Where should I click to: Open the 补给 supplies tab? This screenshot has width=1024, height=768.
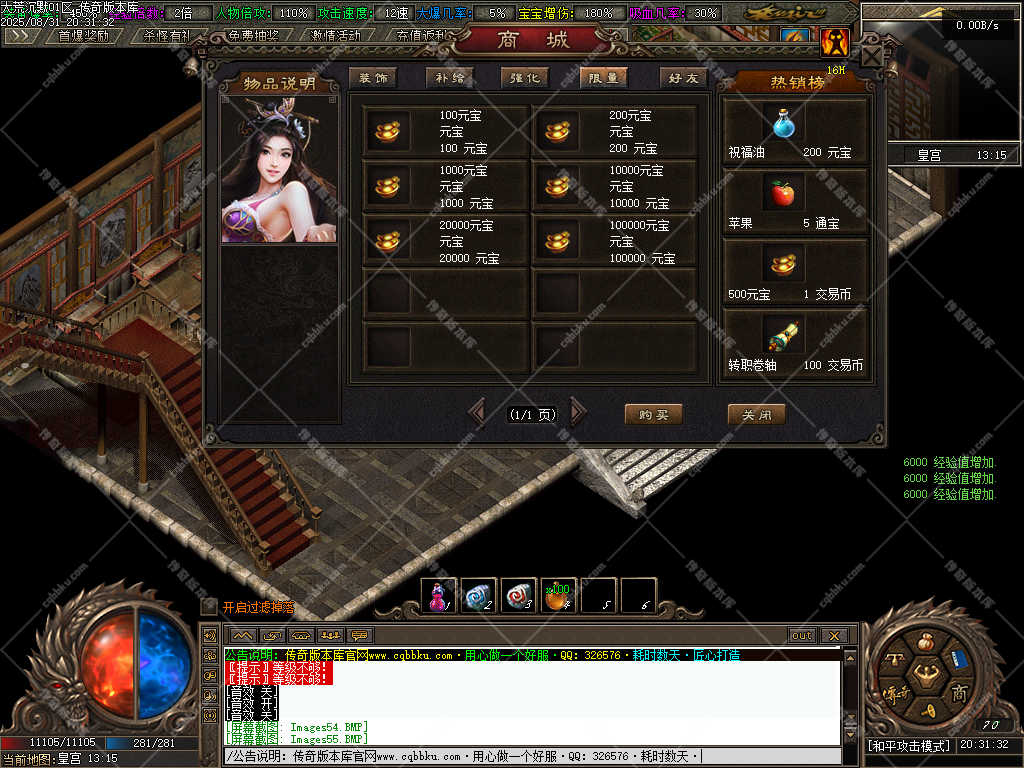[x=450, y=78]
